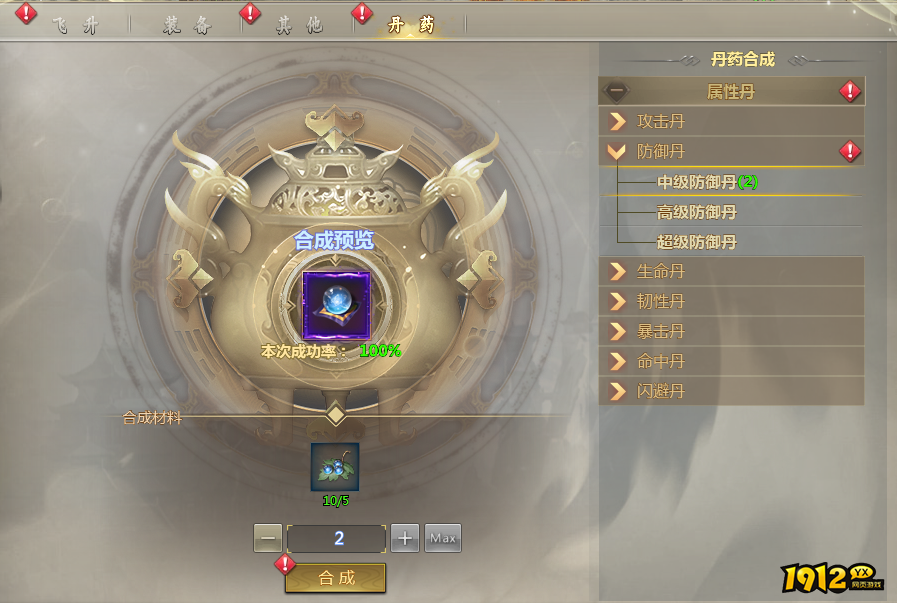Open the 韧性丹 category
Screen dimensions: 897x603
(731, 301)
